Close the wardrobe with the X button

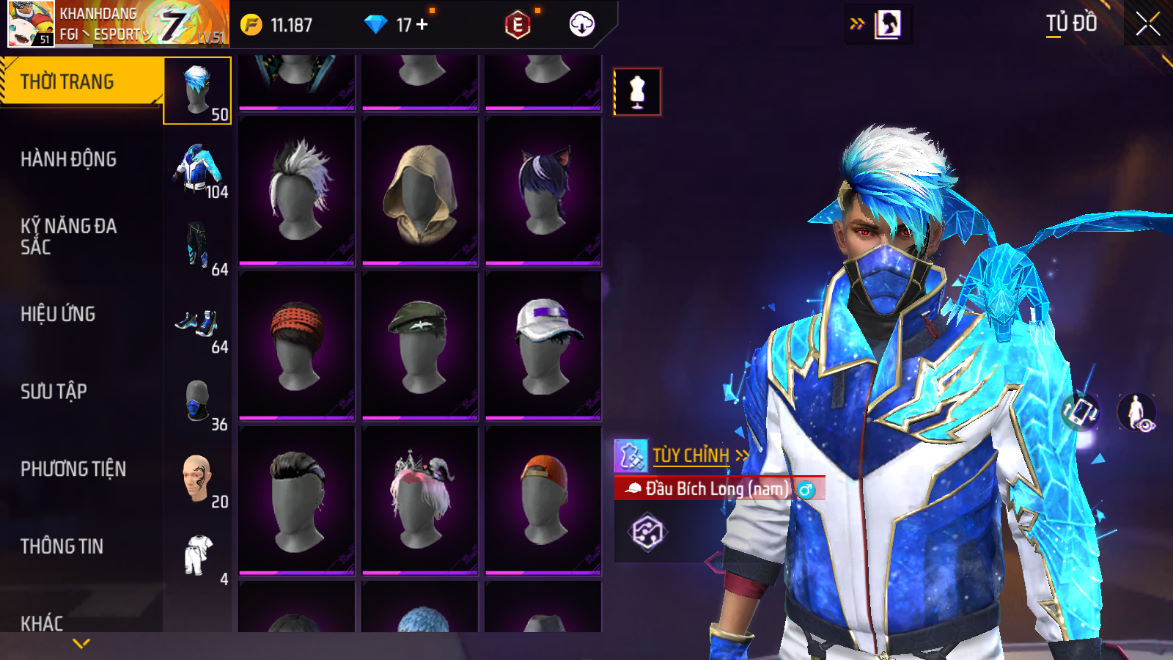tap(1147, 24)
